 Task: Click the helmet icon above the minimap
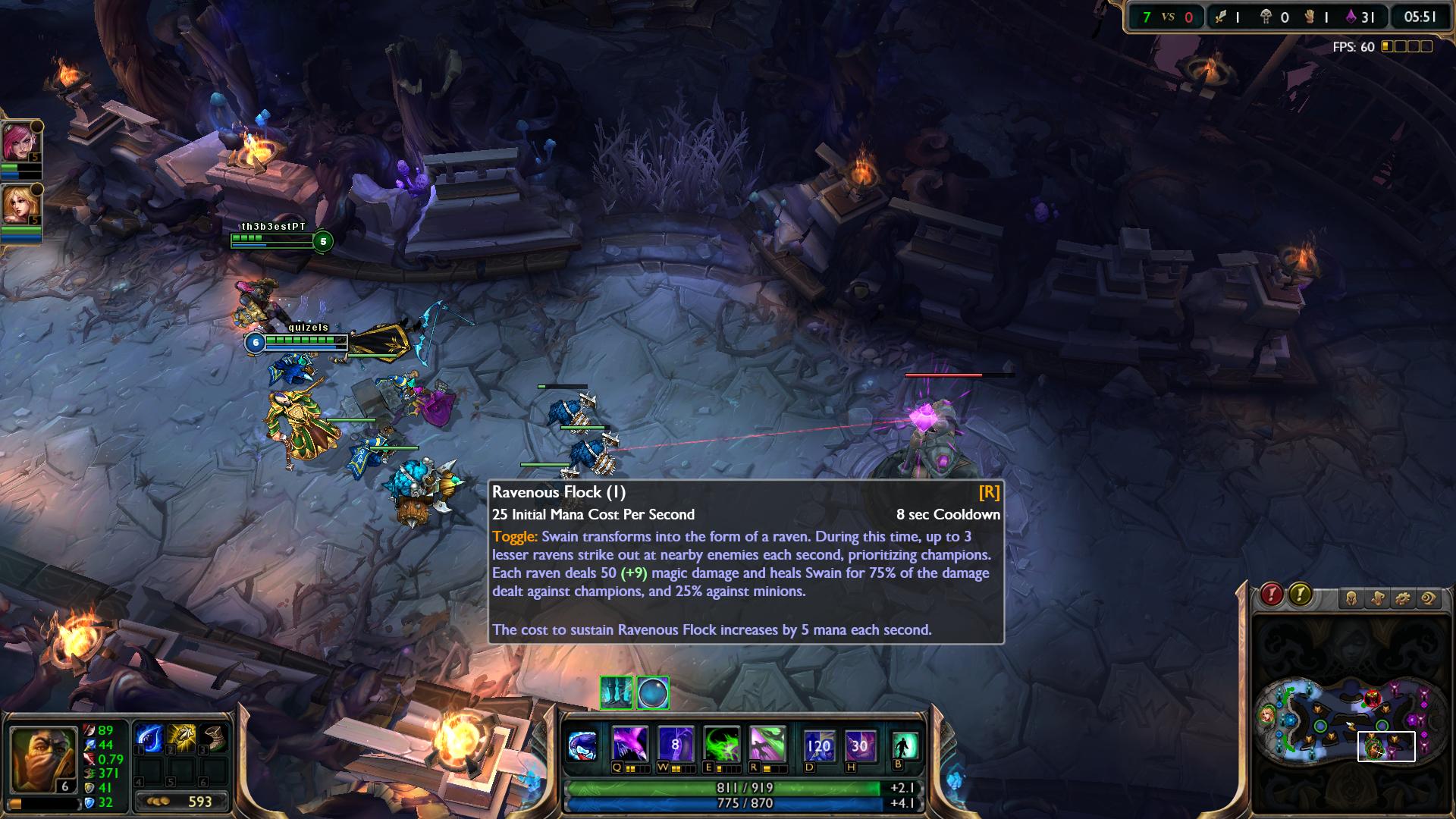pos(1351,599)
